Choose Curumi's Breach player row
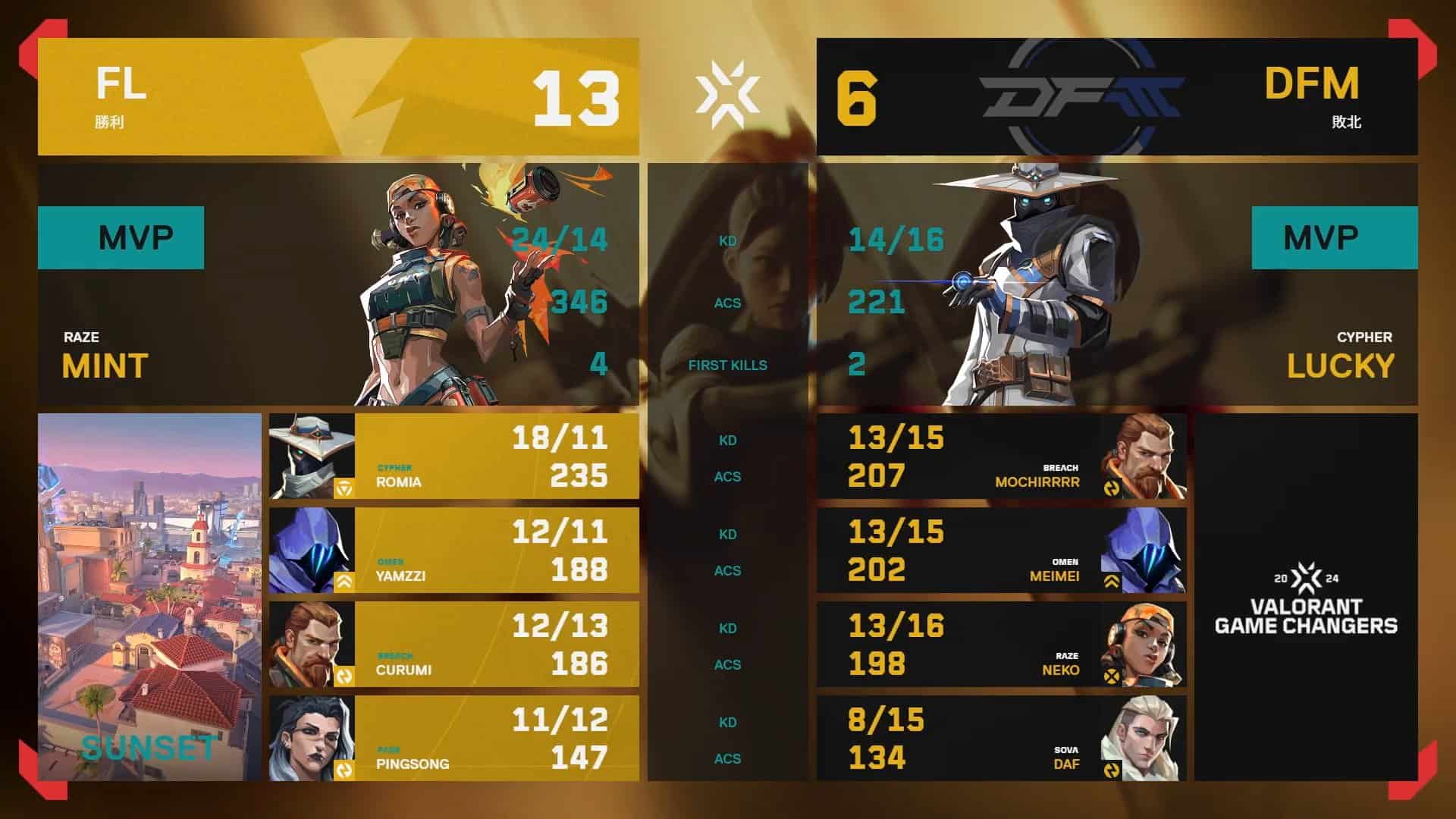Screen dimensions: 1456x819 tap(453, 645)
